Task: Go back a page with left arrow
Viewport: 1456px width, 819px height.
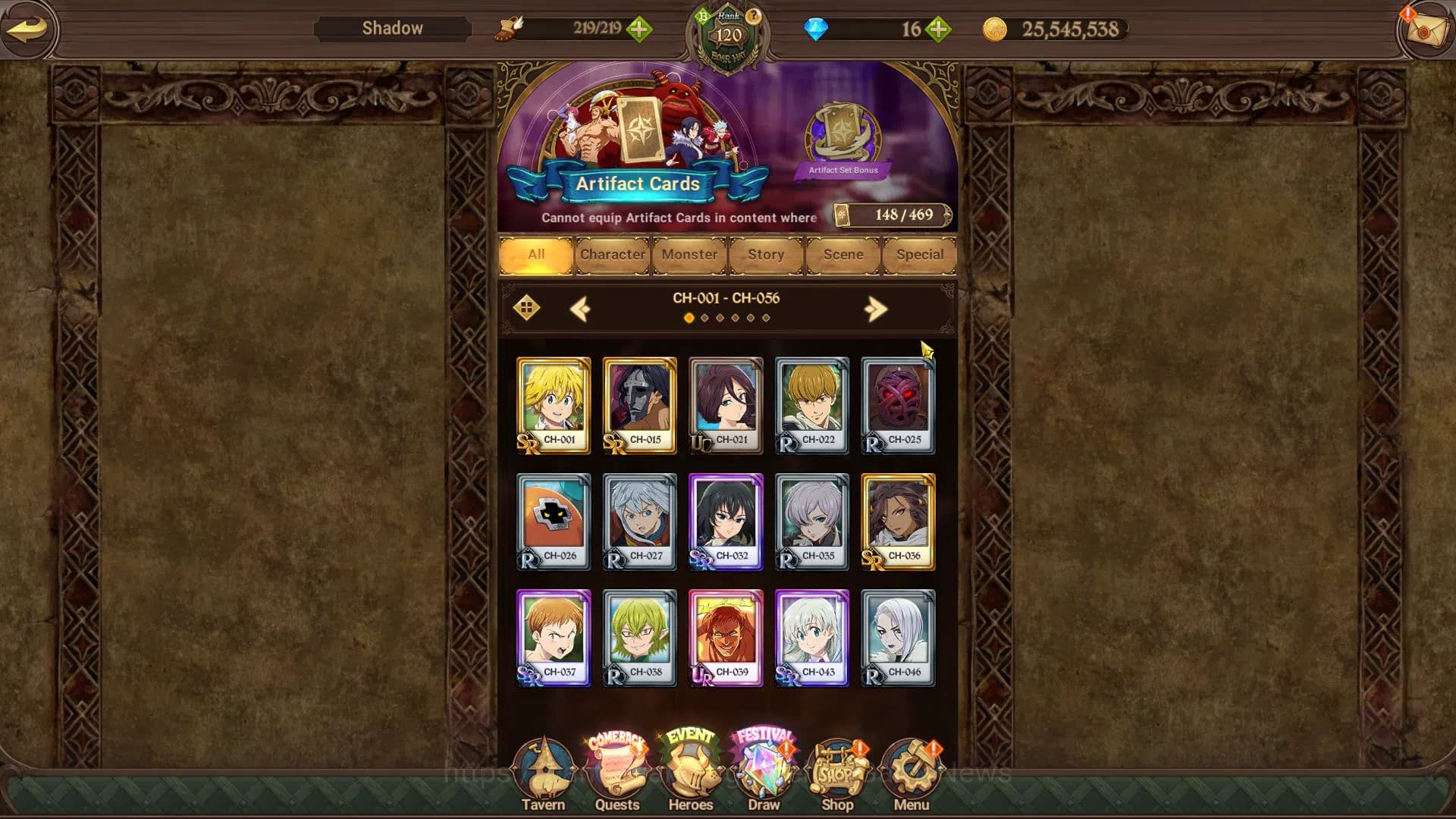Action: (x=581, y=308)
